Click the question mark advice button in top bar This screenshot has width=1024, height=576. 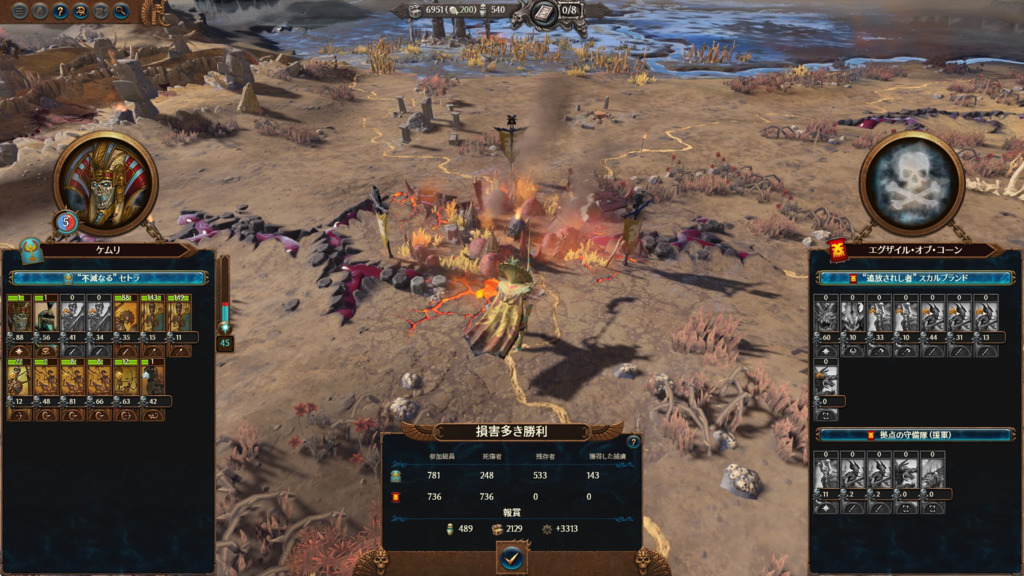pos(60,12)
